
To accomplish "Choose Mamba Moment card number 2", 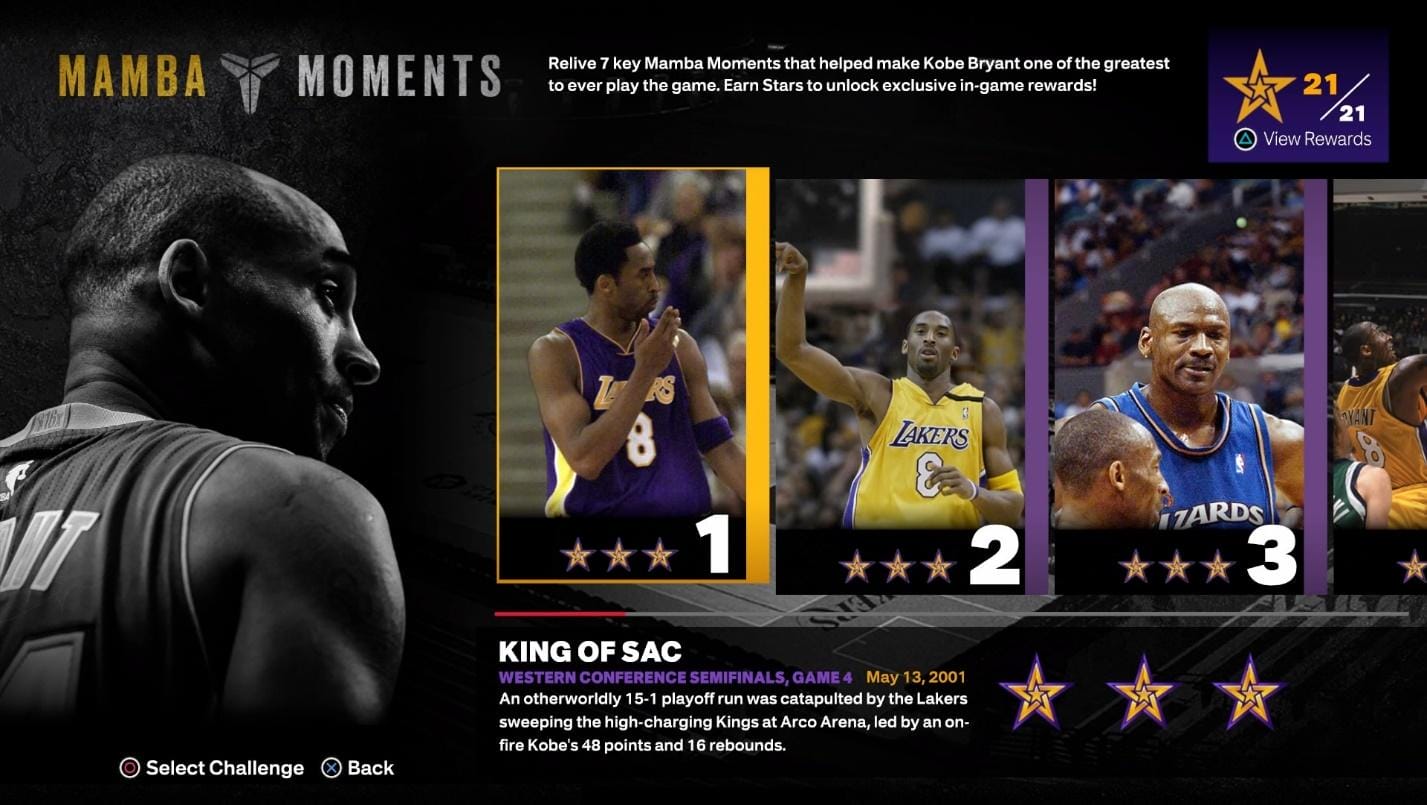I will [910, 385].
